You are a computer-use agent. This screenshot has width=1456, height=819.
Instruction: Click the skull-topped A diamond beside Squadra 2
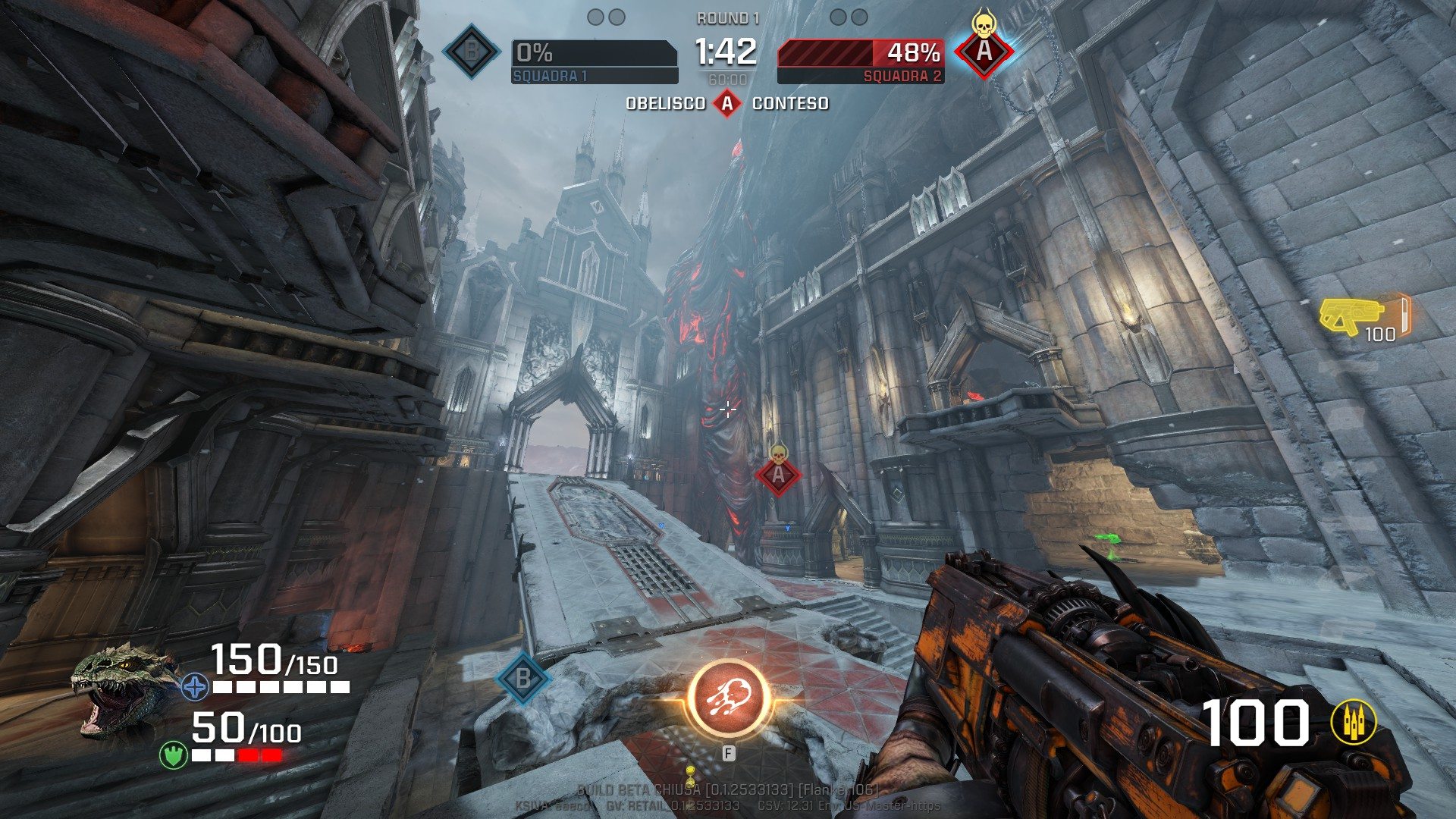pos(984,51)
